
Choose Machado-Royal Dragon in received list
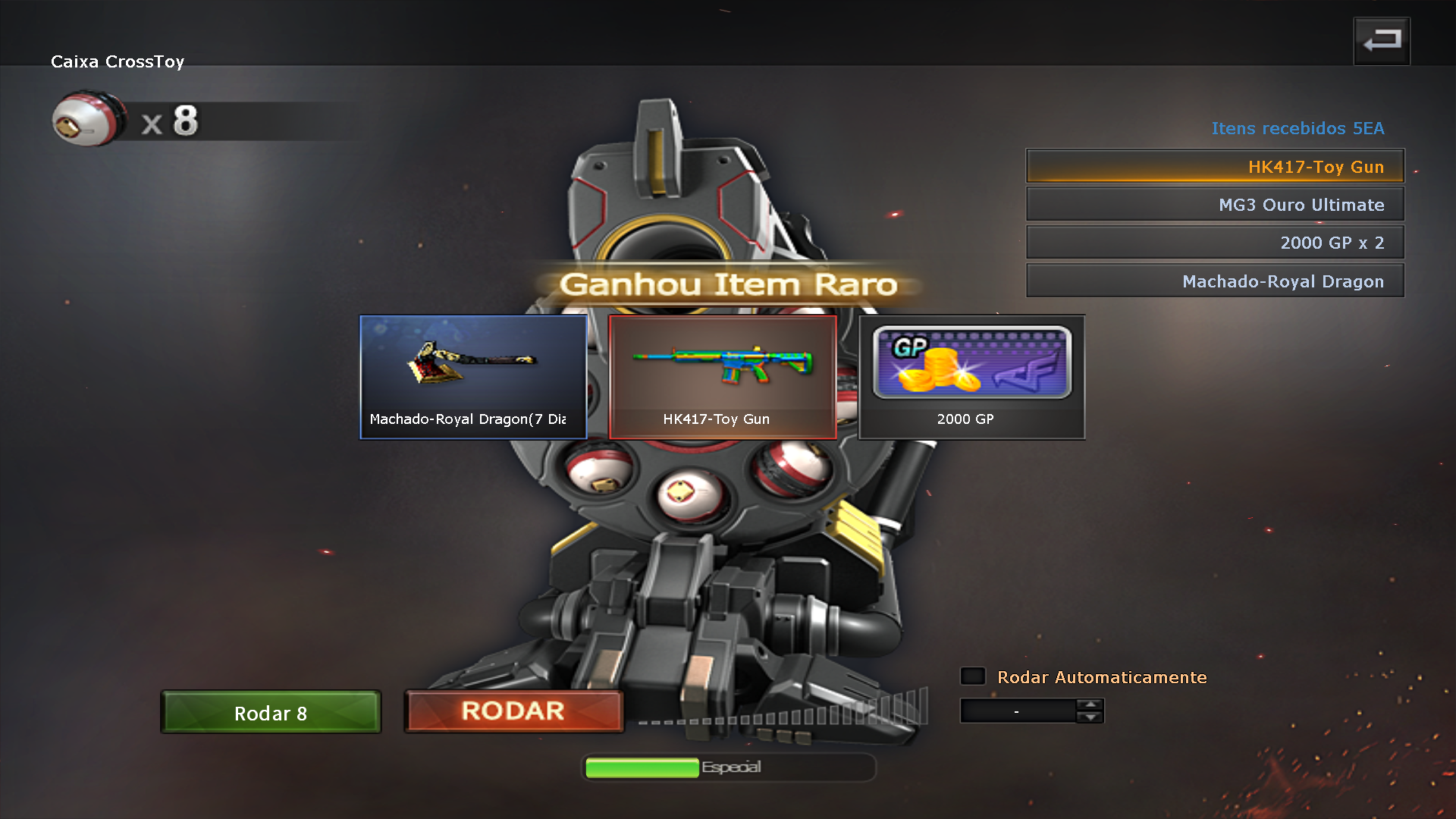tap(1215, 281)
